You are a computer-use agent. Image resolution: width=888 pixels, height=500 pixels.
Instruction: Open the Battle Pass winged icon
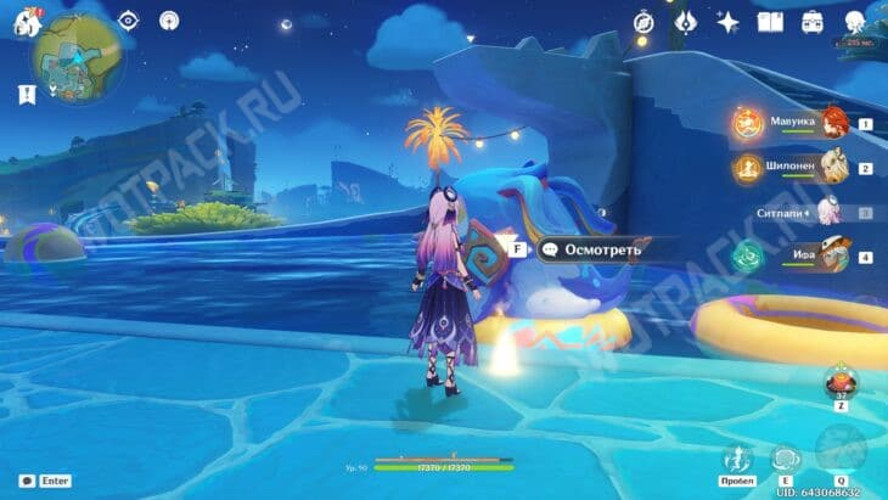pyautogui.click(x=685, y=22)
